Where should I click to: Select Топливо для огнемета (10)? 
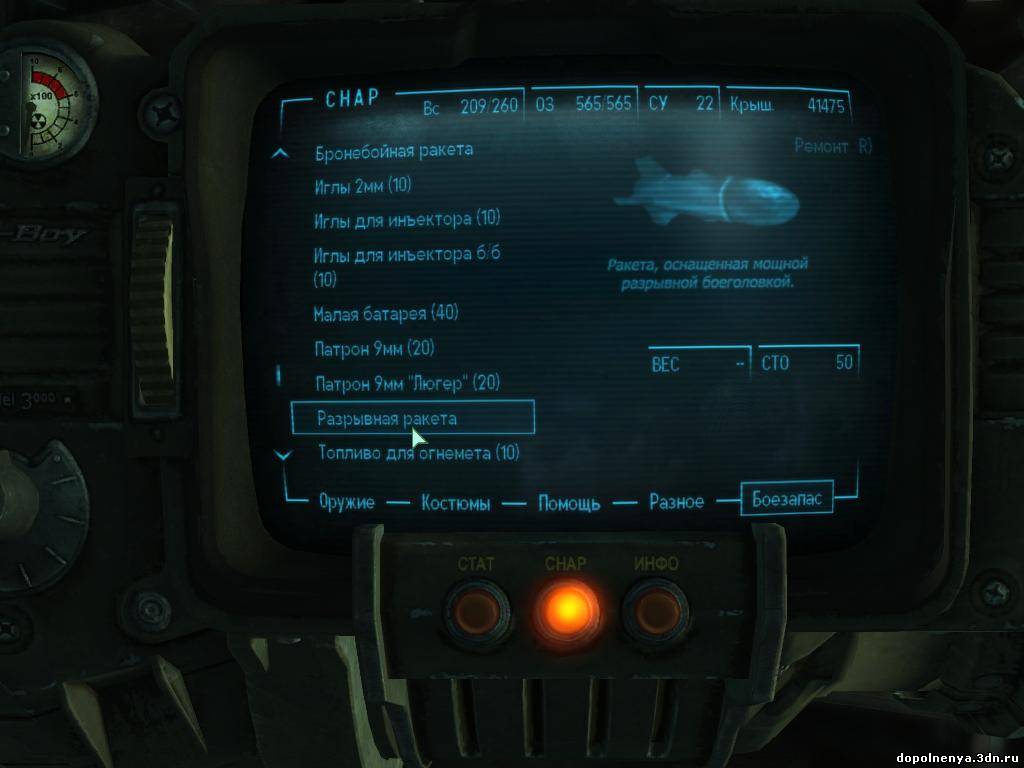tap(419, 453)
